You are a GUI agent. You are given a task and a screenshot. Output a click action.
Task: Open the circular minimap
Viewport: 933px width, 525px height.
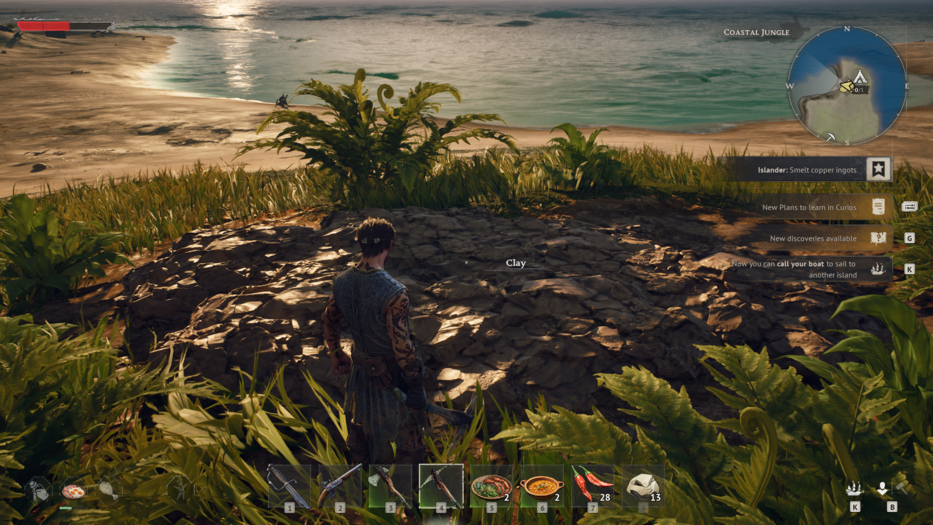tap(847, 85)
